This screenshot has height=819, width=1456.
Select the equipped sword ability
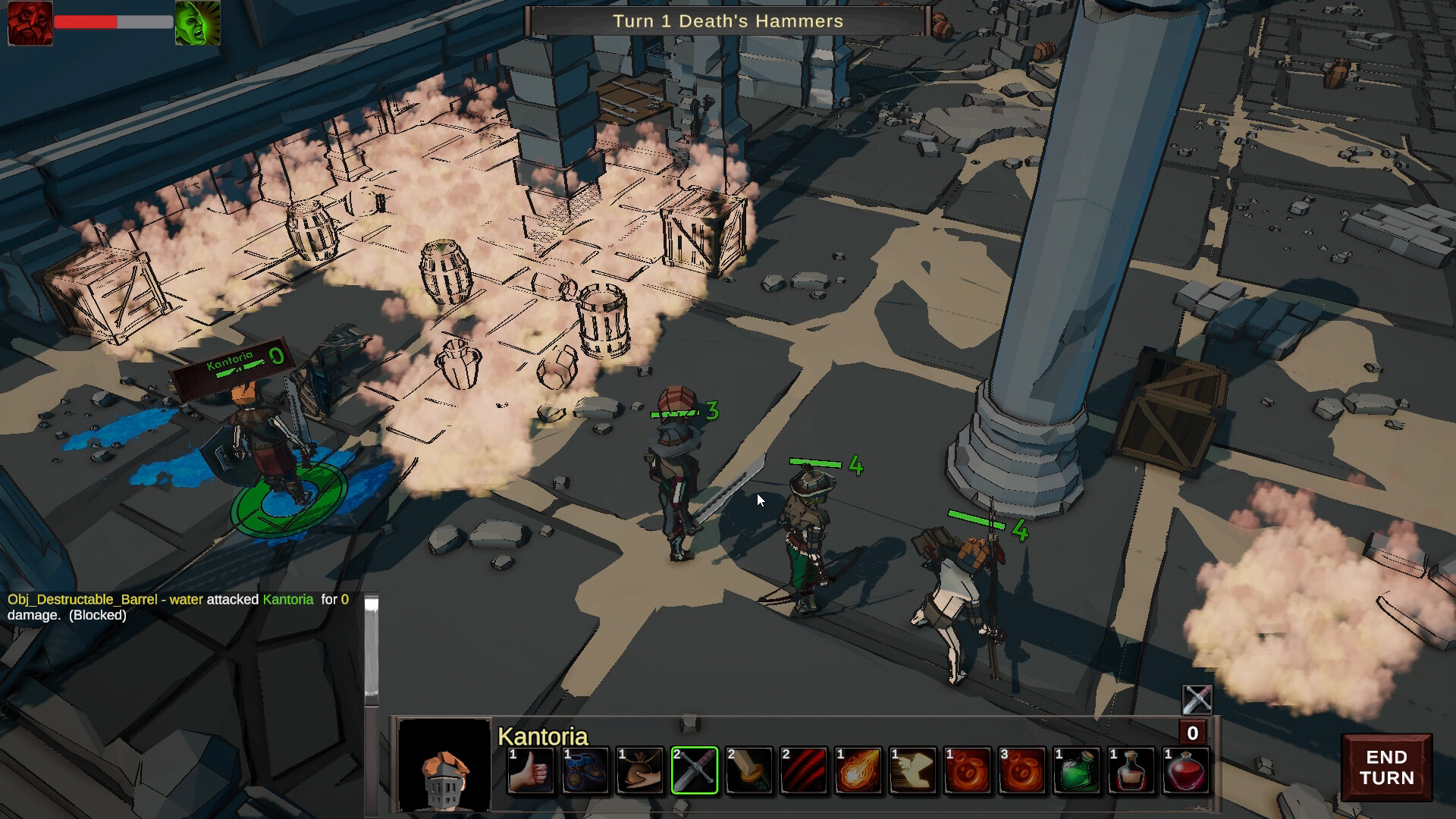coord(696,770)
